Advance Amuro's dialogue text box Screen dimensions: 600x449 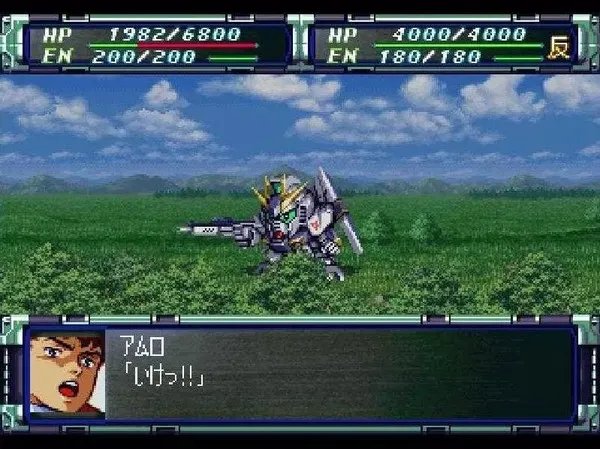coord(340,373)
